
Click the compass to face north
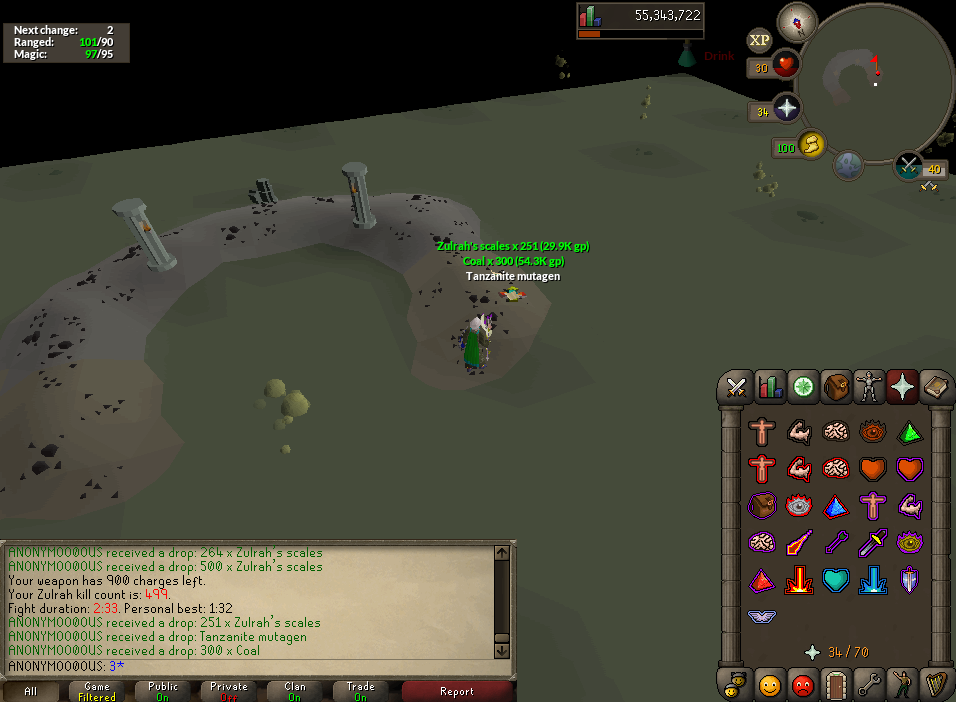point(797,22)
